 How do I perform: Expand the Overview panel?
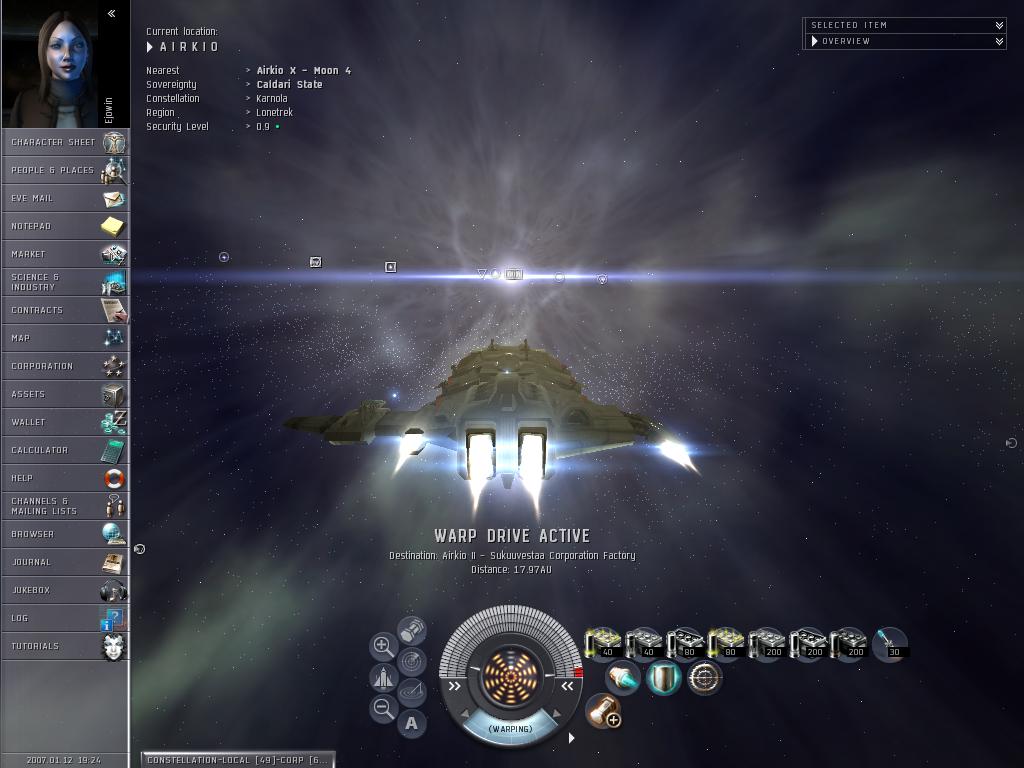999,41
